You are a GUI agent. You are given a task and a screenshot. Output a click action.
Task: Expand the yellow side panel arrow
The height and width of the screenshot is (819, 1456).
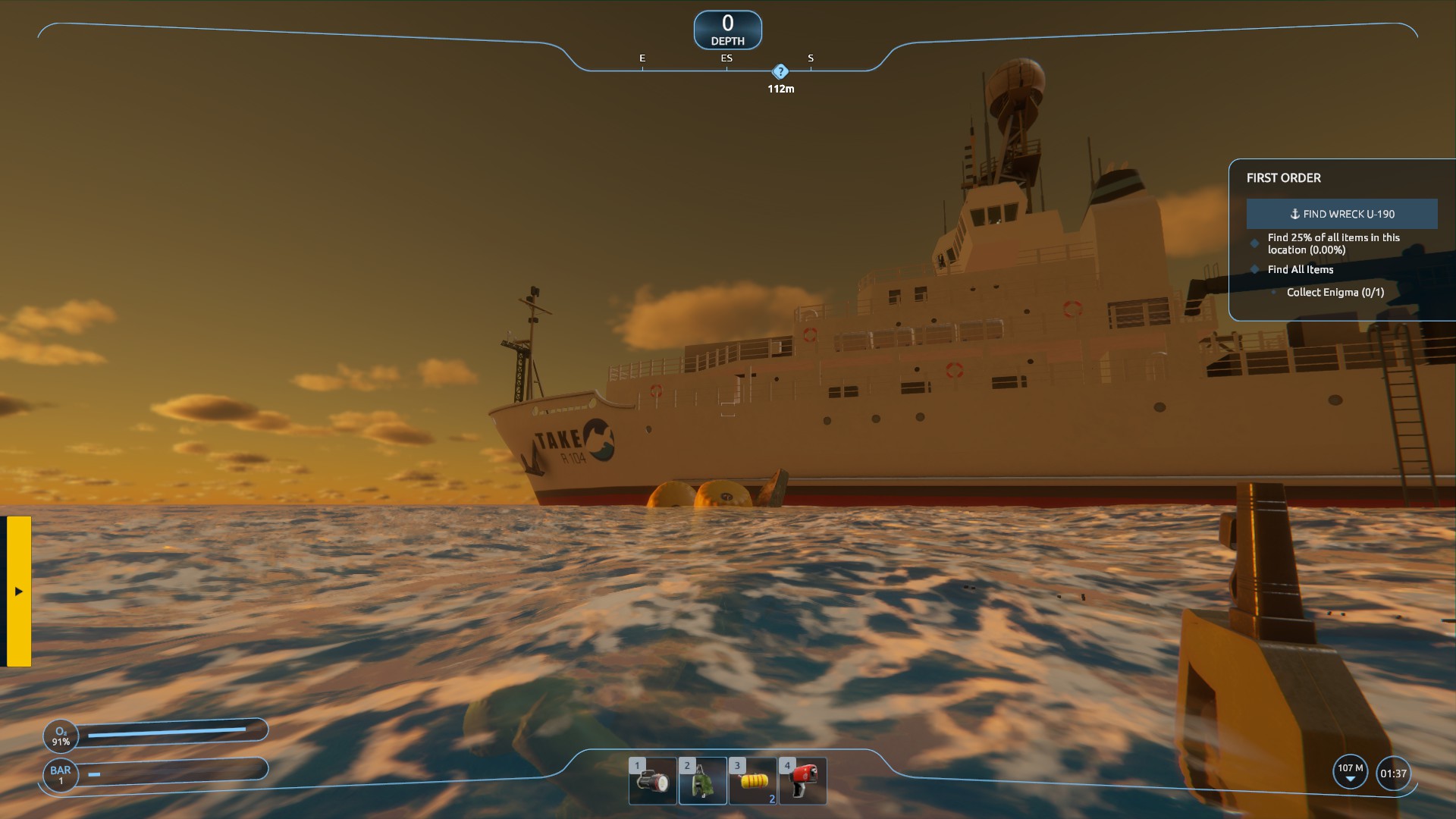coord(19,591)
